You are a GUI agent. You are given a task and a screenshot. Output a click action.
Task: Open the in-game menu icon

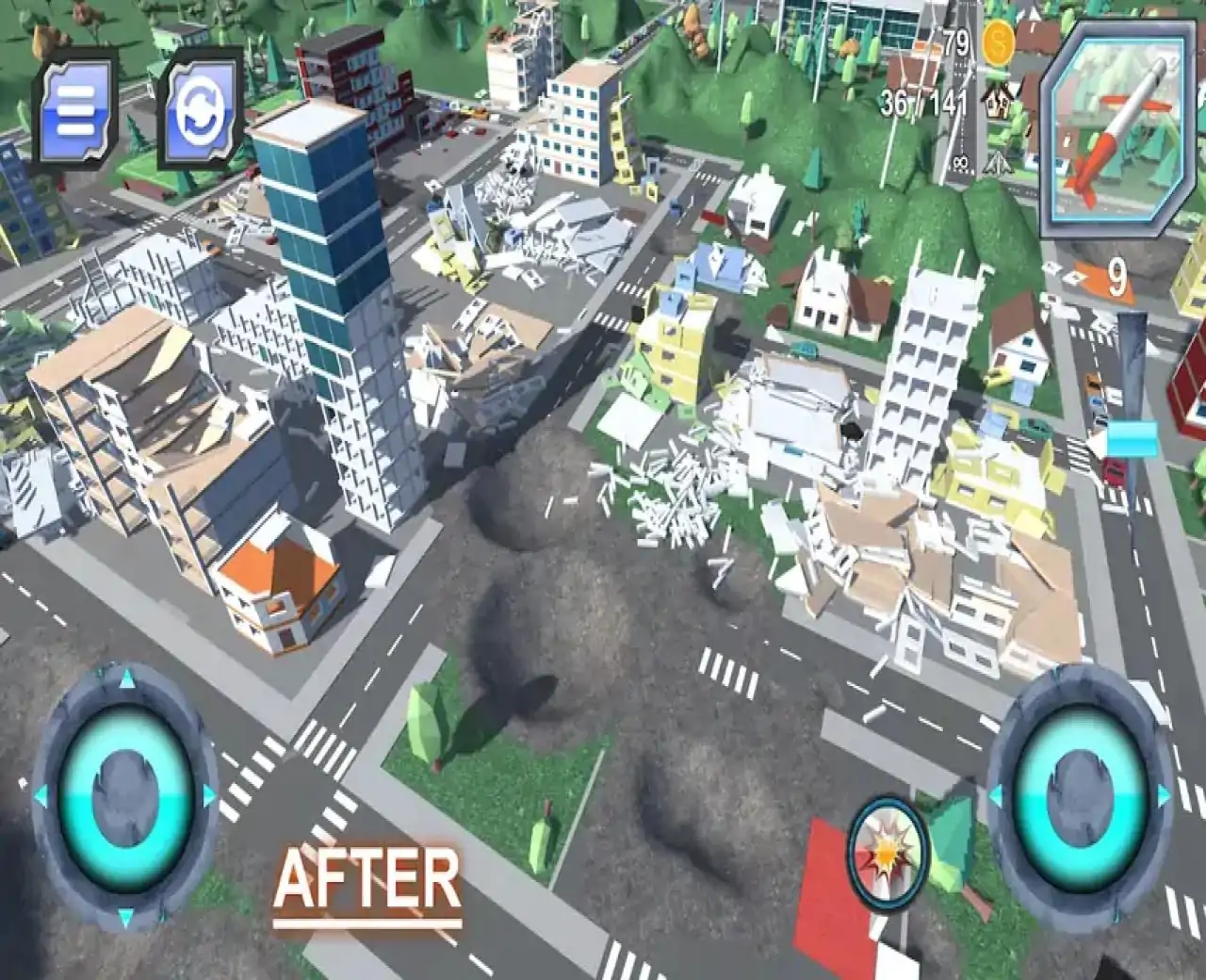[78, 106]
